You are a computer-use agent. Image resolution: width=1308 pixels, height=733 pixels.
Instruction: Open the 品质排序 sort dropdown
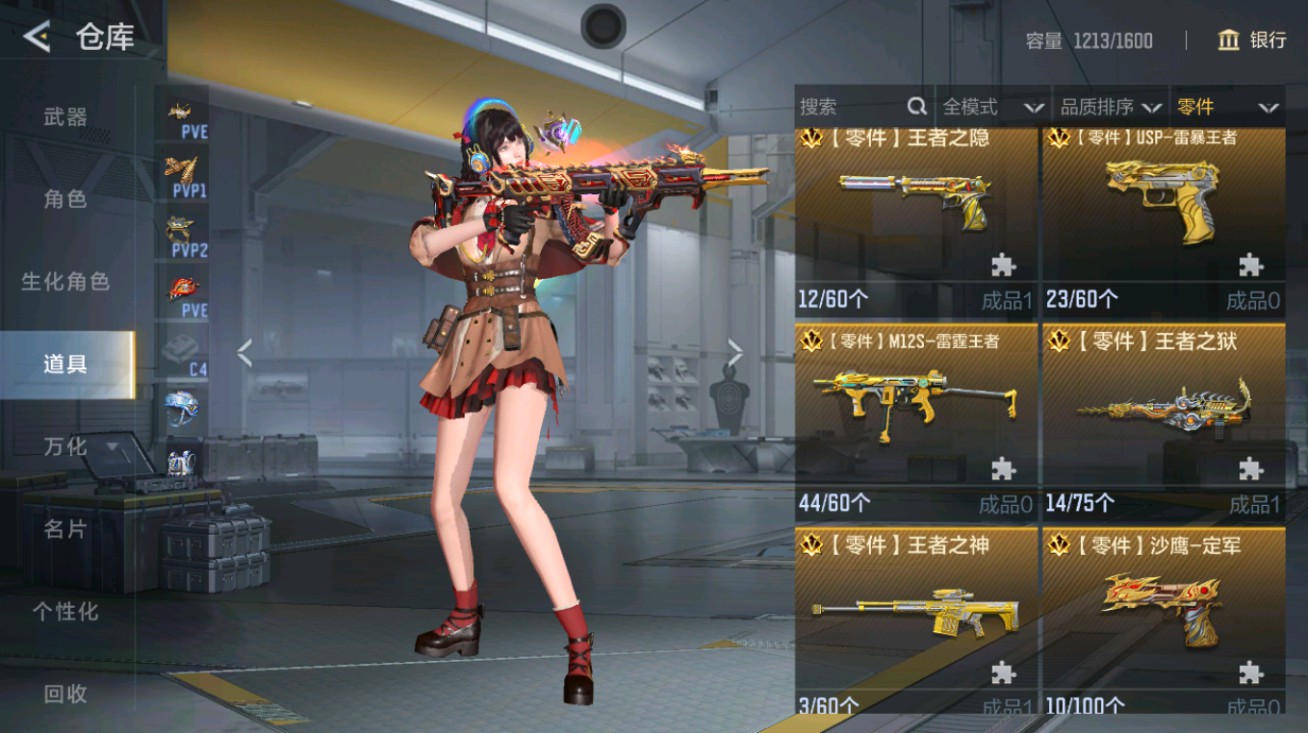click(1110, 107)
